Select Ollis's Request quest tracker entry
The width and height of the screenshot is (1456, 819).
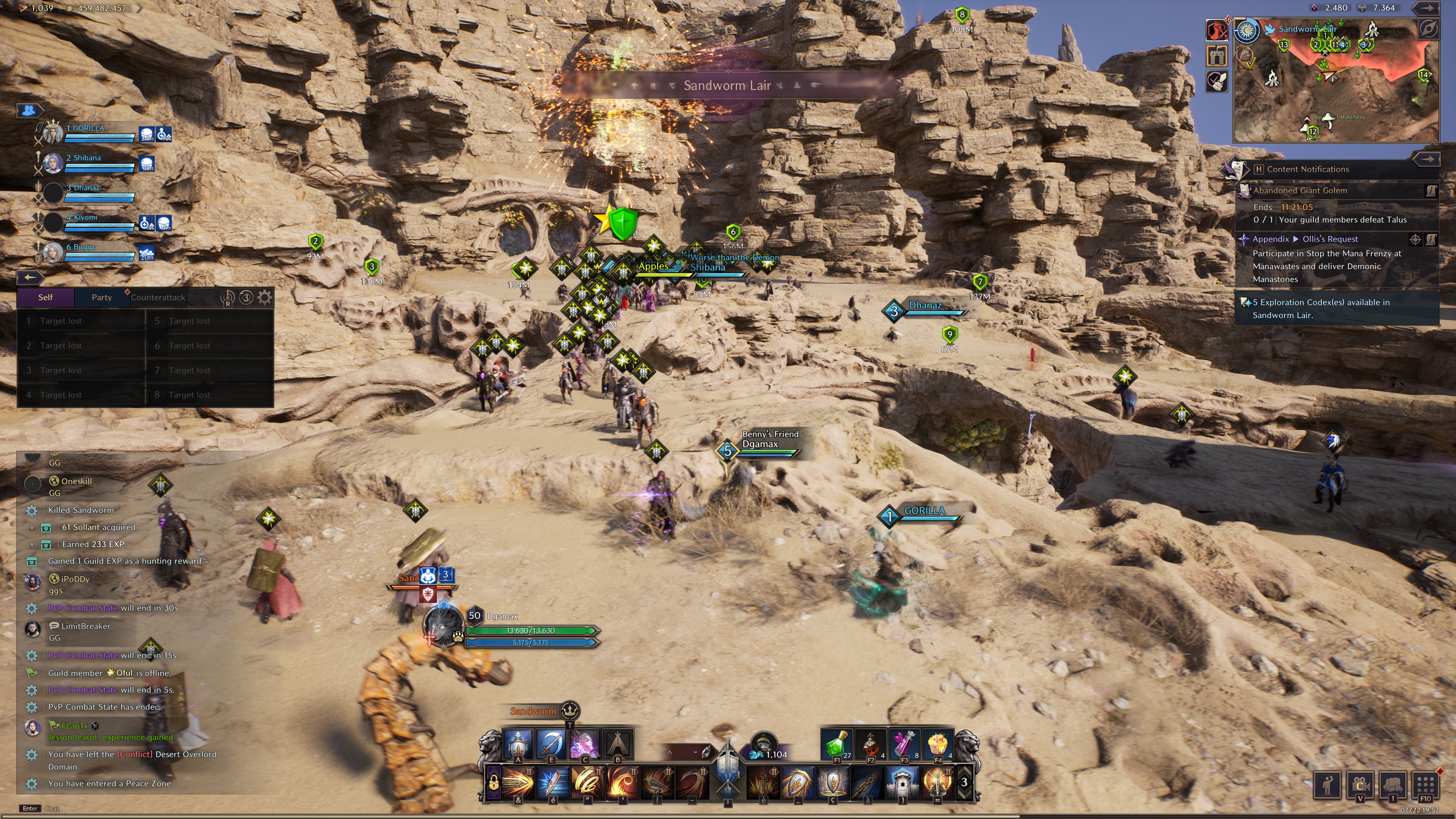1329,239
